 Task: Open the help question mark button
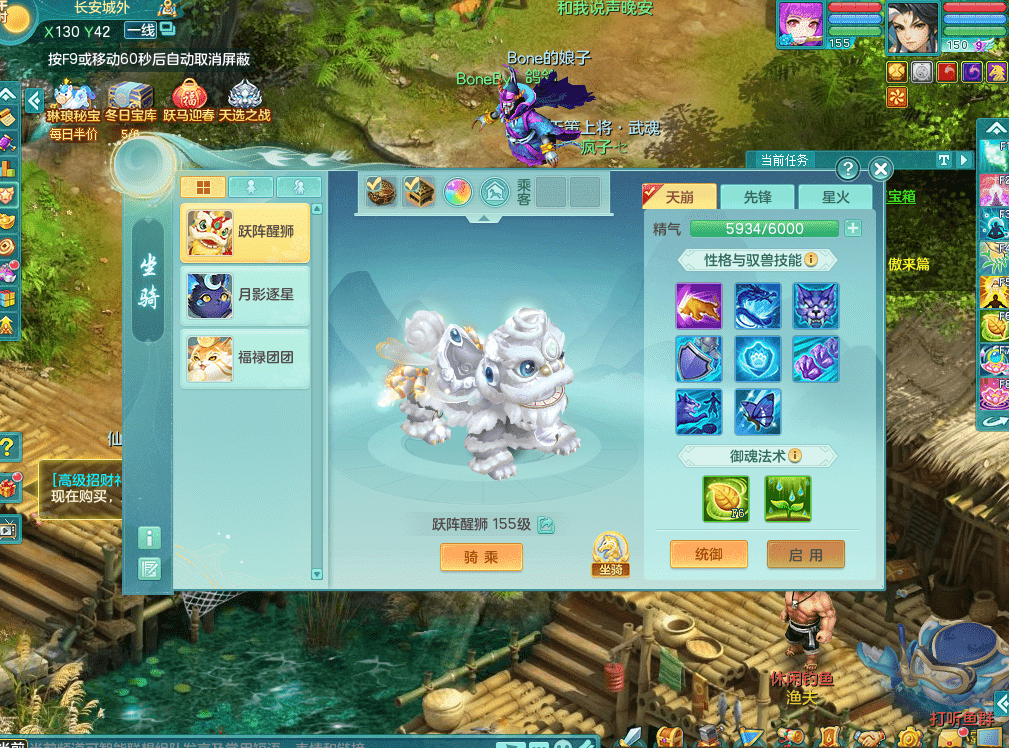tap(847, 169)
